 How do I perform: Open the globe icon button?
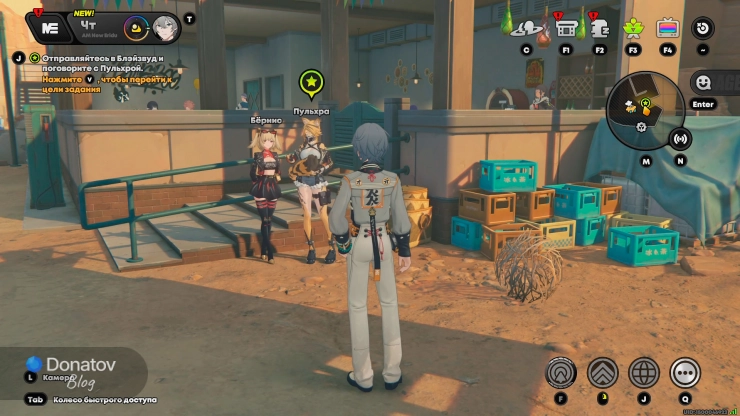coord(644,373)
